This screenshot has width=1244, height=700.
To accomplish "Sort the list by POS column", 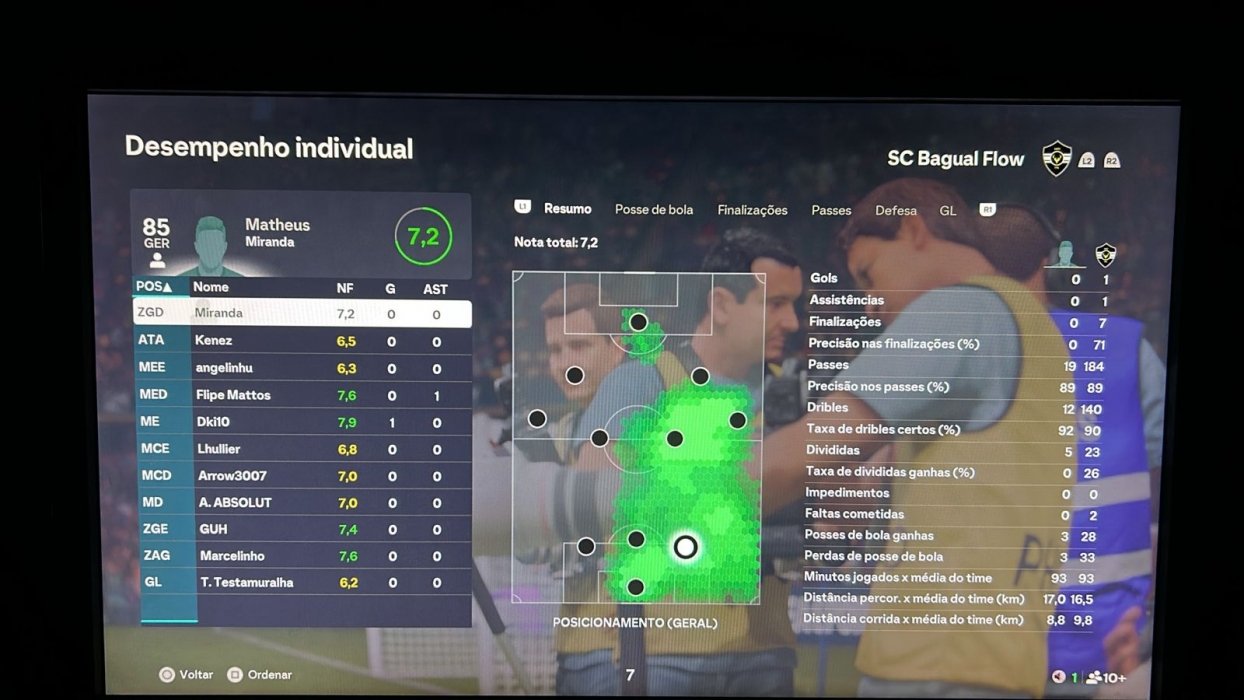I will 154,287.
